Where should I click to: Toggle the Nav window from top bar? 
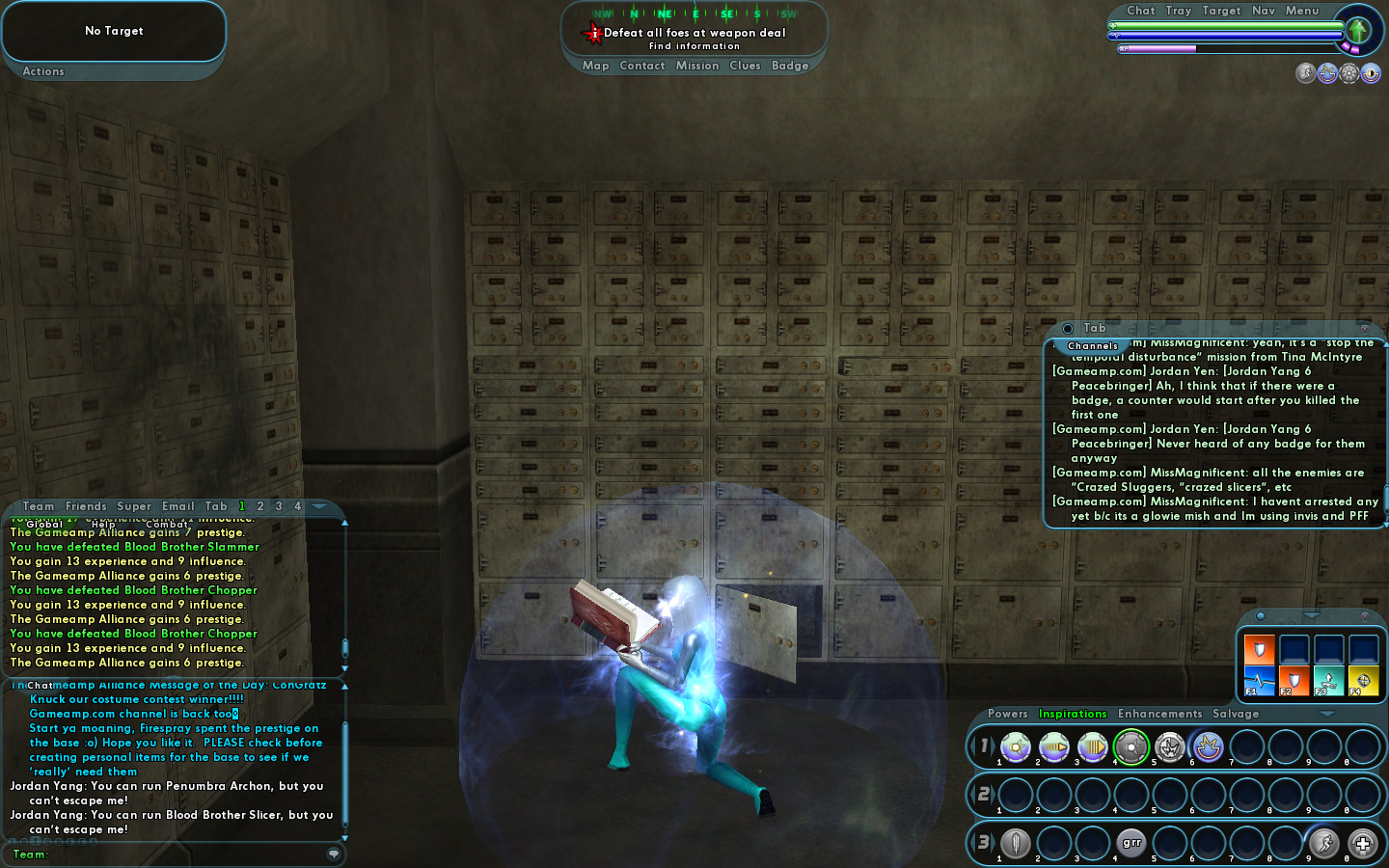pyautogui.click(x=1263, y=11)
